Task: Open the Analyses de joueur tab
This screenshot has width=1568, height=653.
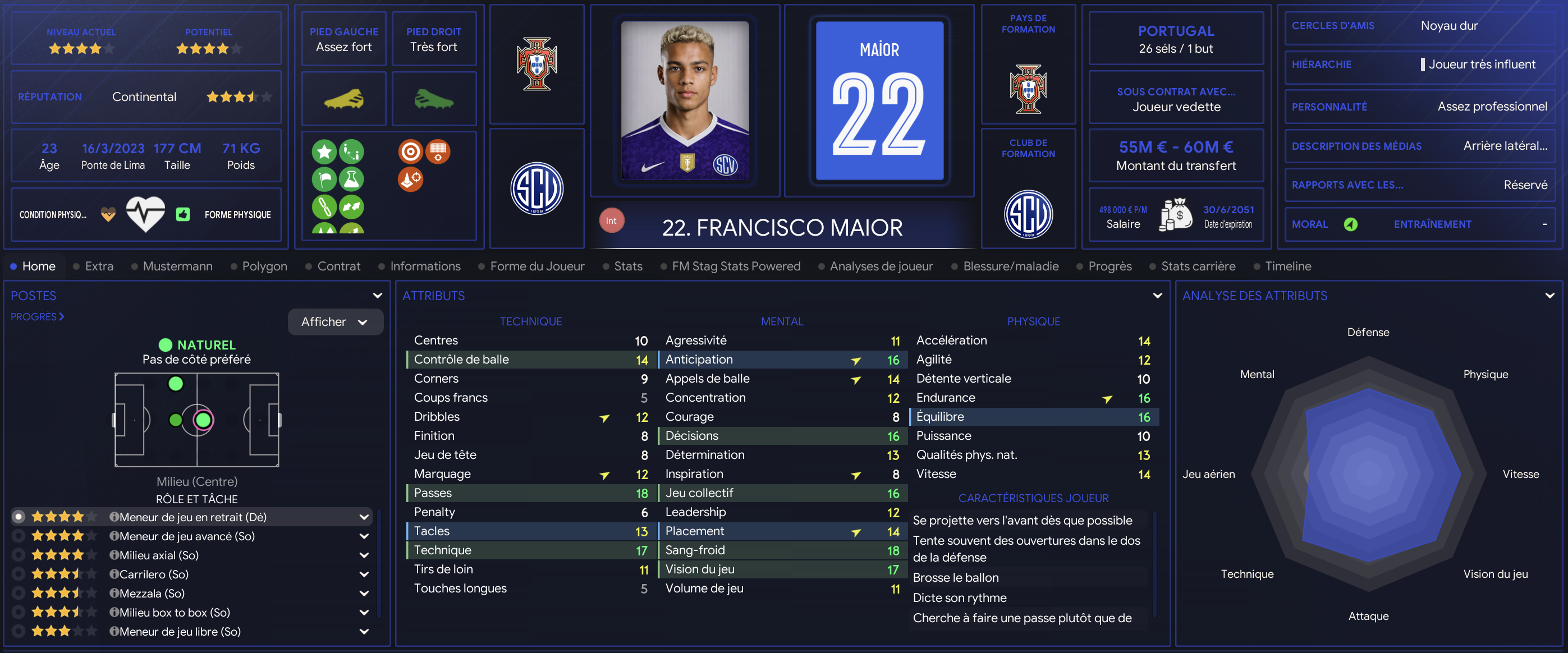Action: pyautogui.click(x=880, y=266)
